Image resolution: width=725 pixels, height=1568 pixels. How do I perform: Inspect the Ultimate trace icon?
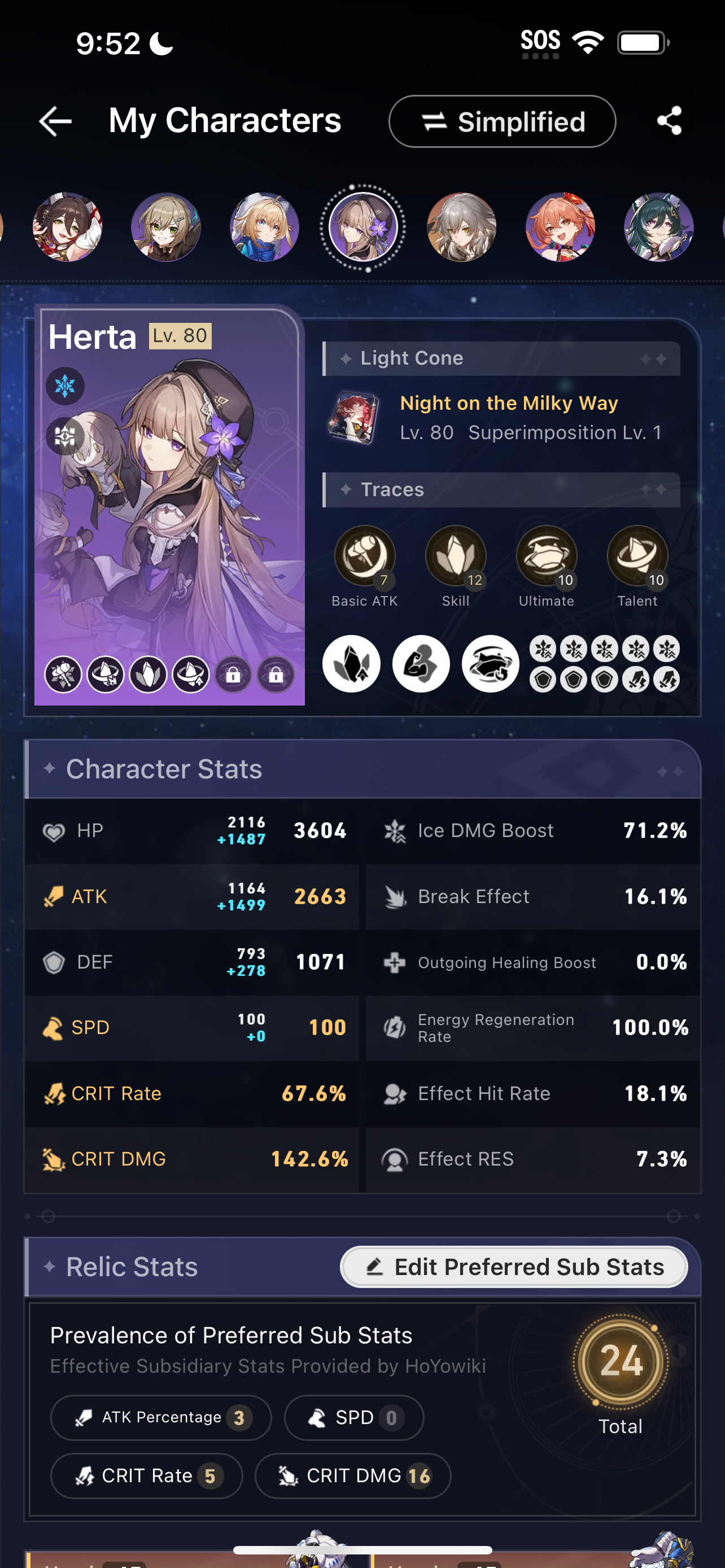point(546,555)
